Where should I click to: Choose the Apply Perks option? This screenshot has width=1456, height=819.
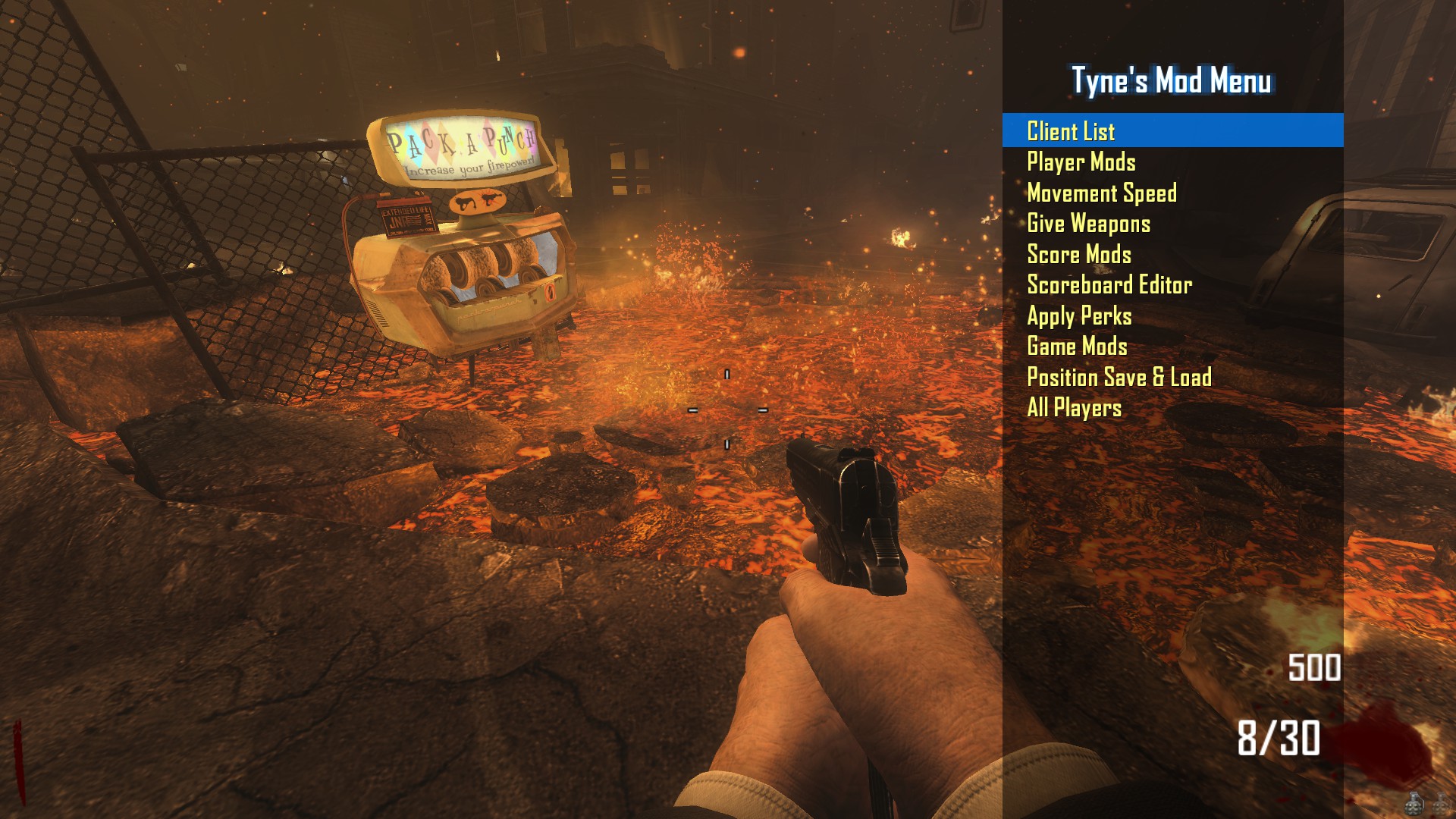pos(1078,316)
